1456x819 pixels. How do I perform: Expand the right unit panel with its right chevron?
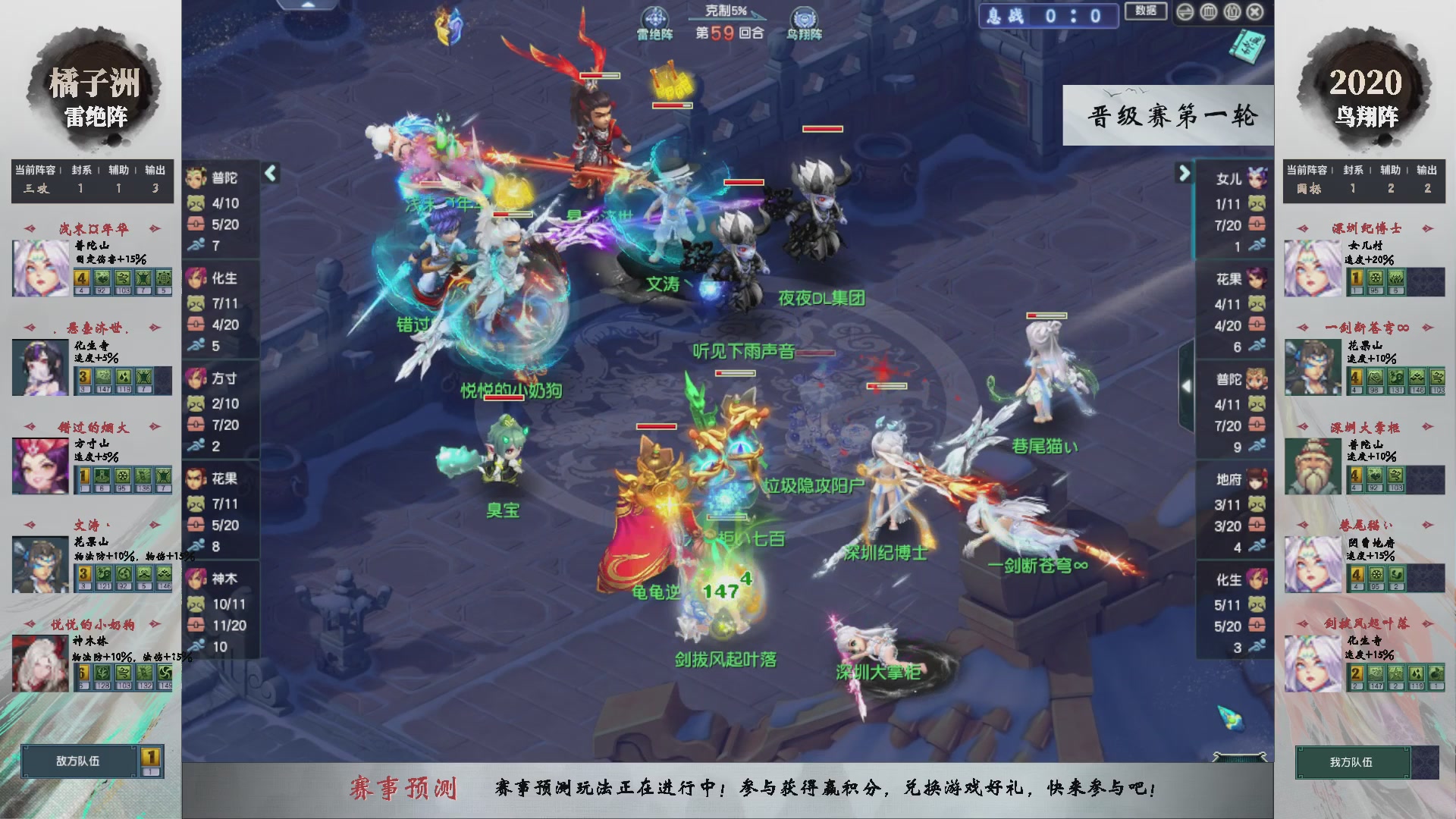[1183, 173]
